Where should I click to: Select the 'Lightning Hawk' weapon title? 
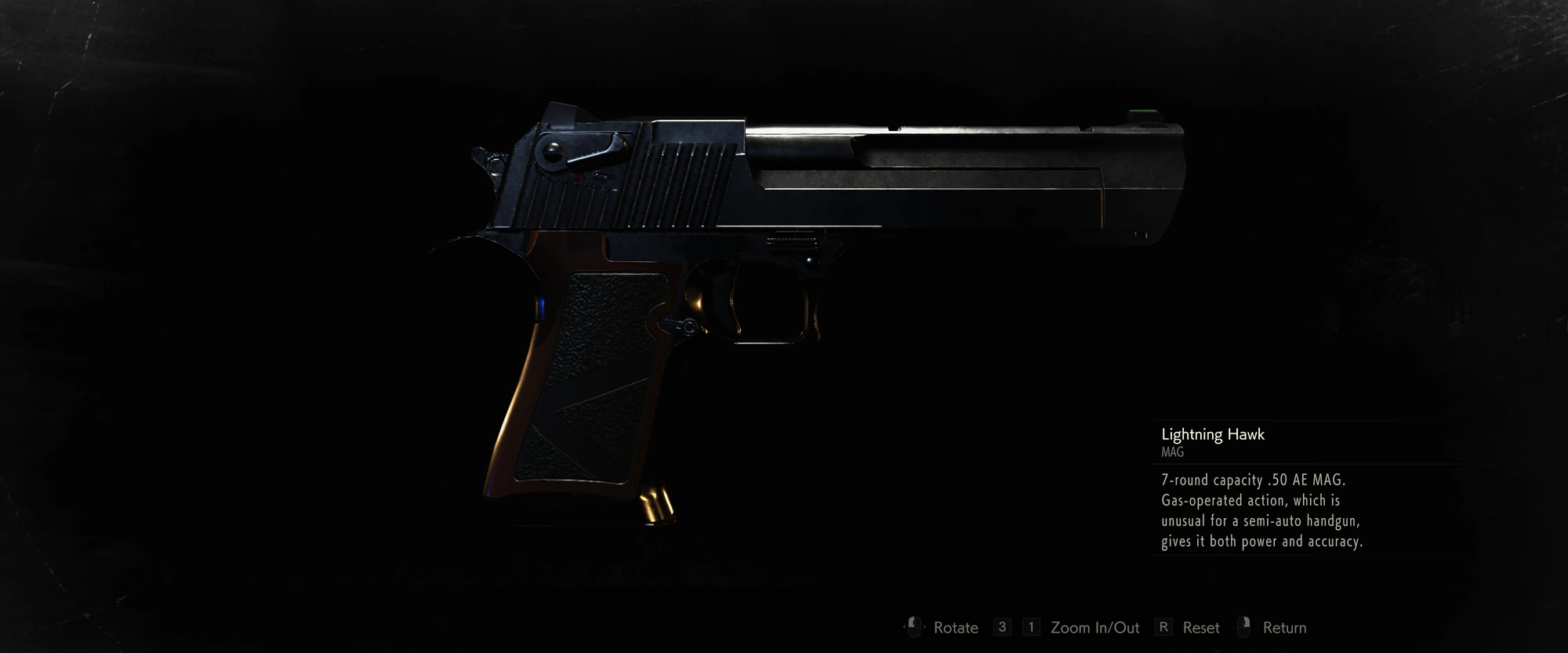(1213, 435)
